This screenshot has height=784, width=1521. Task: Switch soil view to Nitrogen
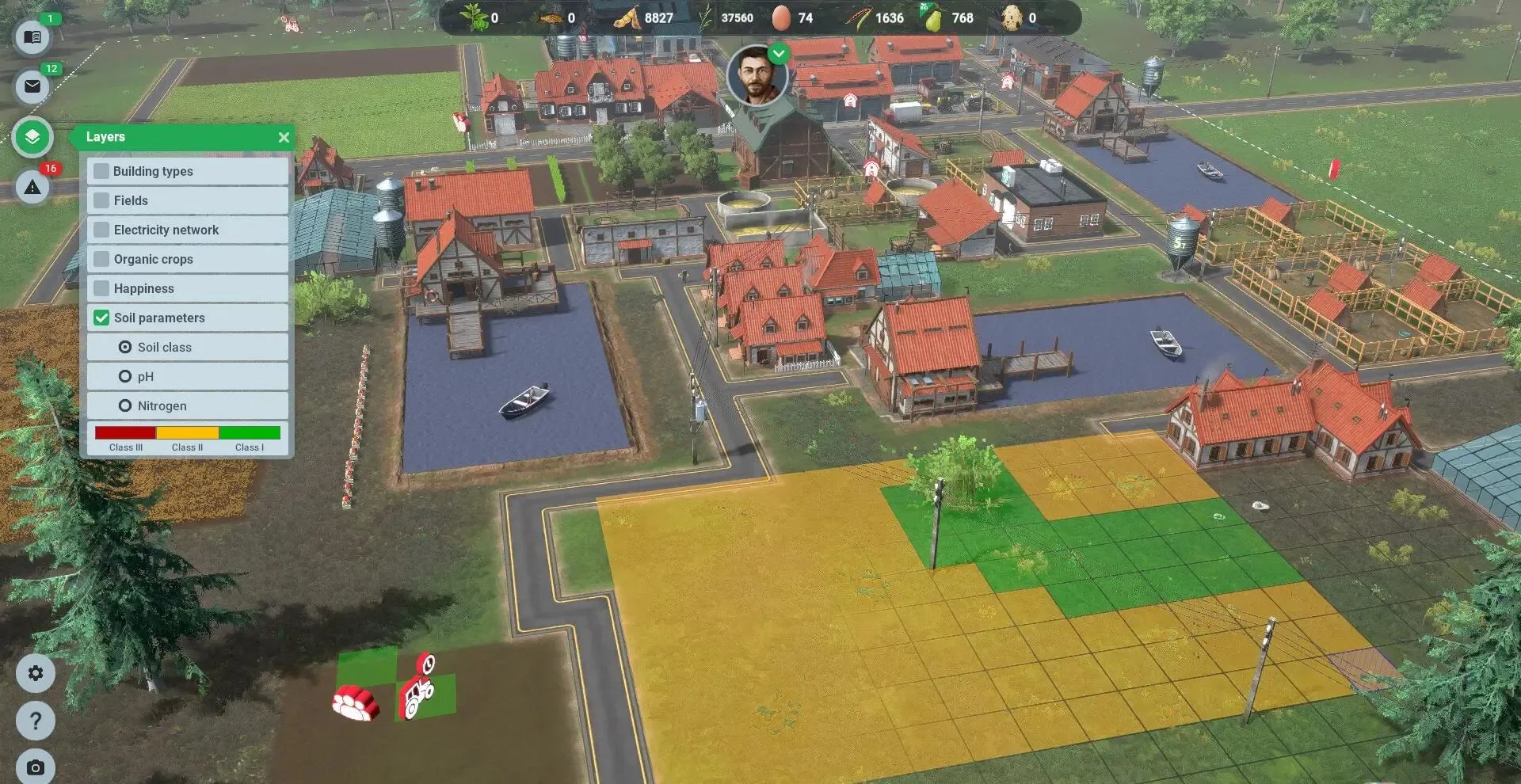[125, 405]
